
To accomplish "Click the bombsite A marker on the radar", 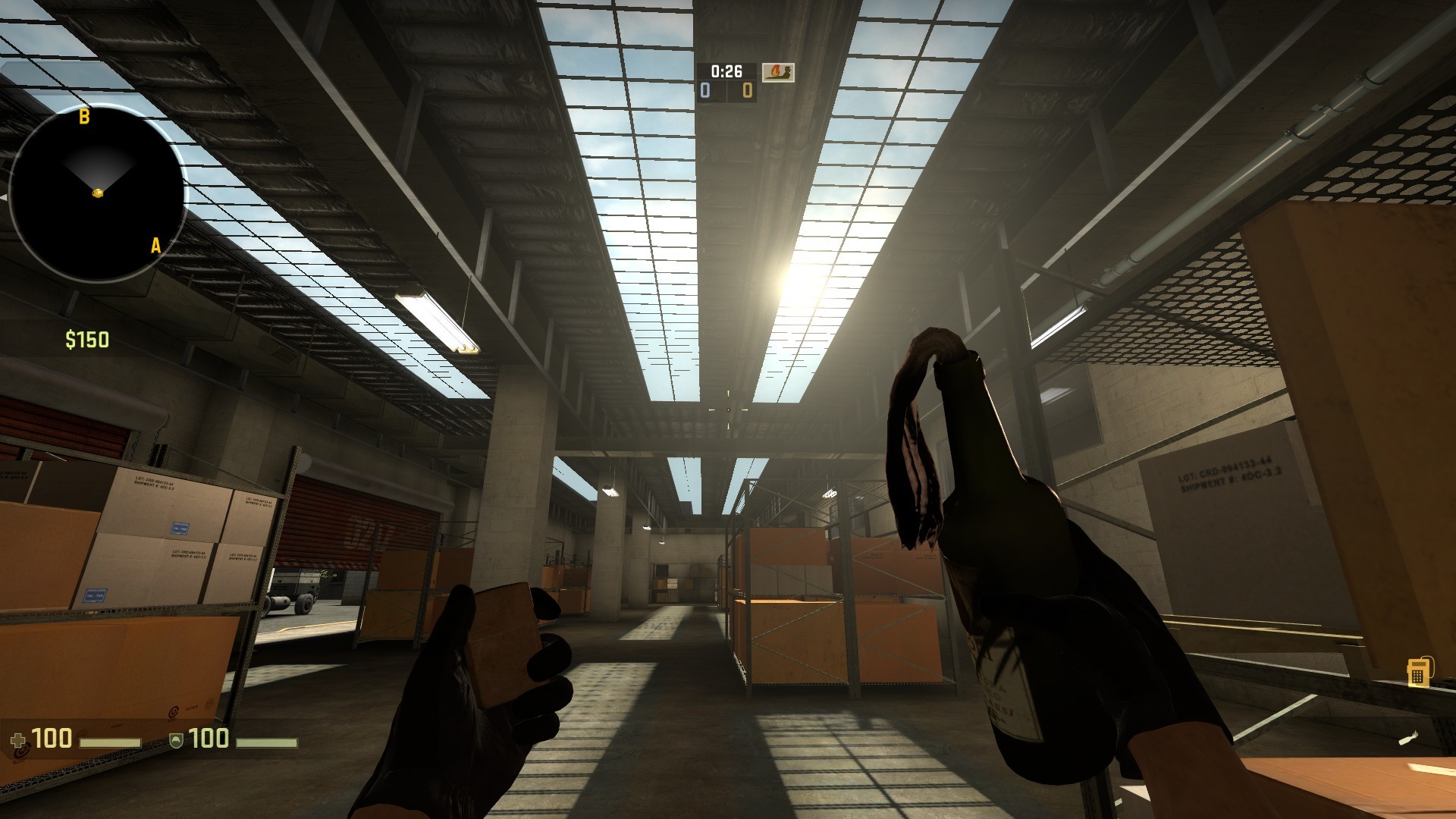I will tap(155, 246).
